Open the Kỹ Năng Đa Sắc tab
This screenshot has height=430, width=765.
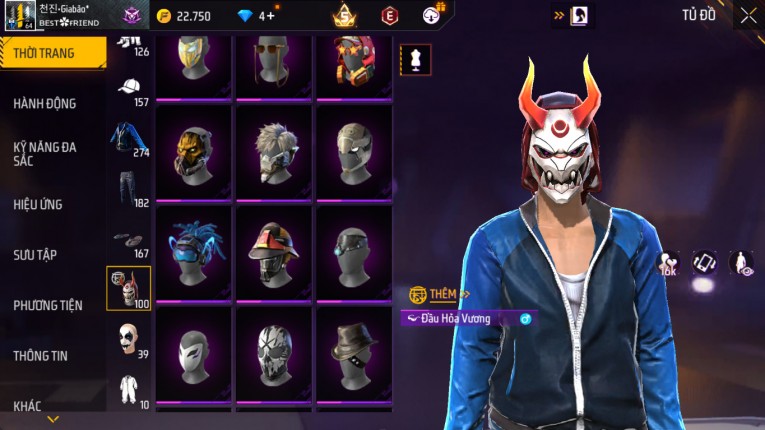45,153
